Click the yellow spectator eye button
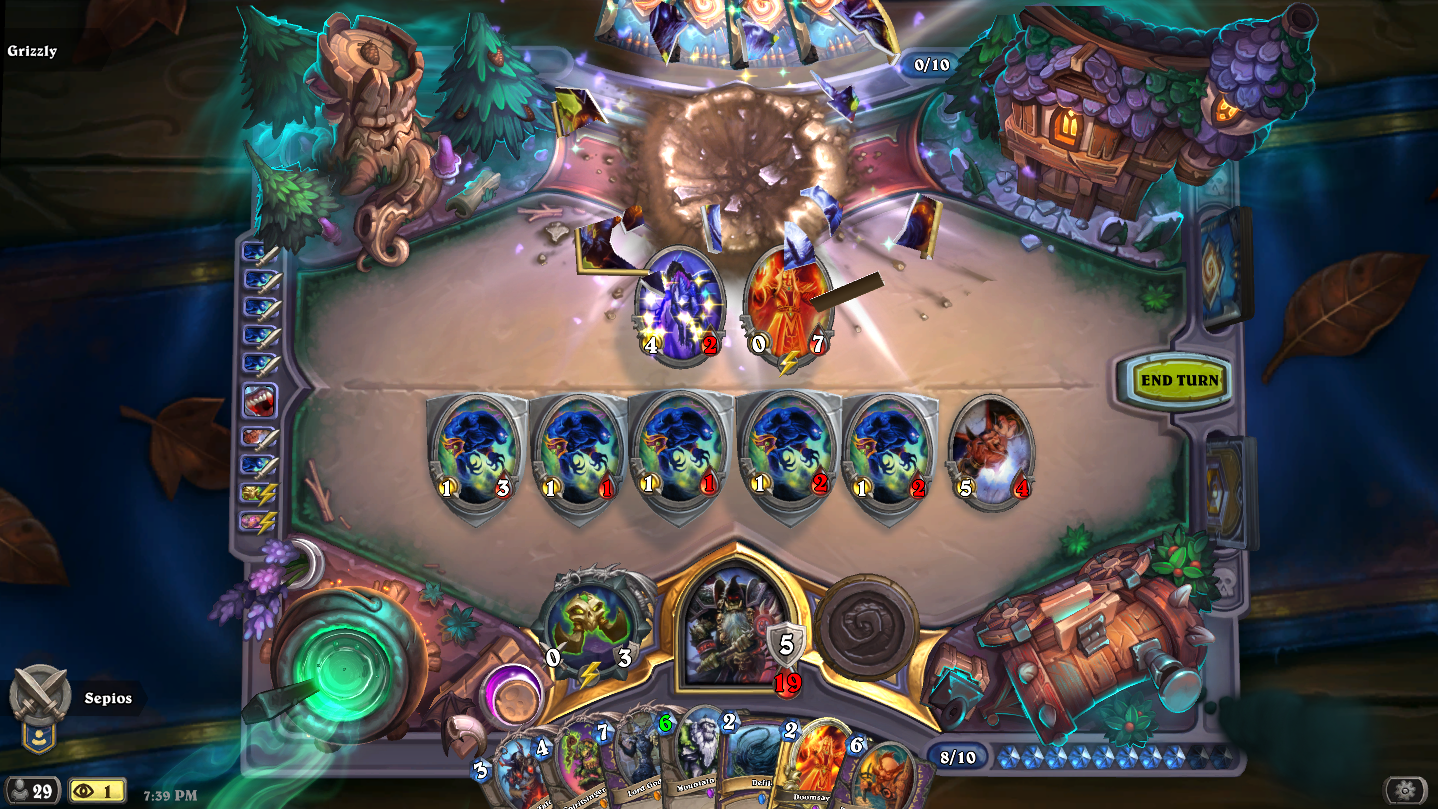 point(97,791)
